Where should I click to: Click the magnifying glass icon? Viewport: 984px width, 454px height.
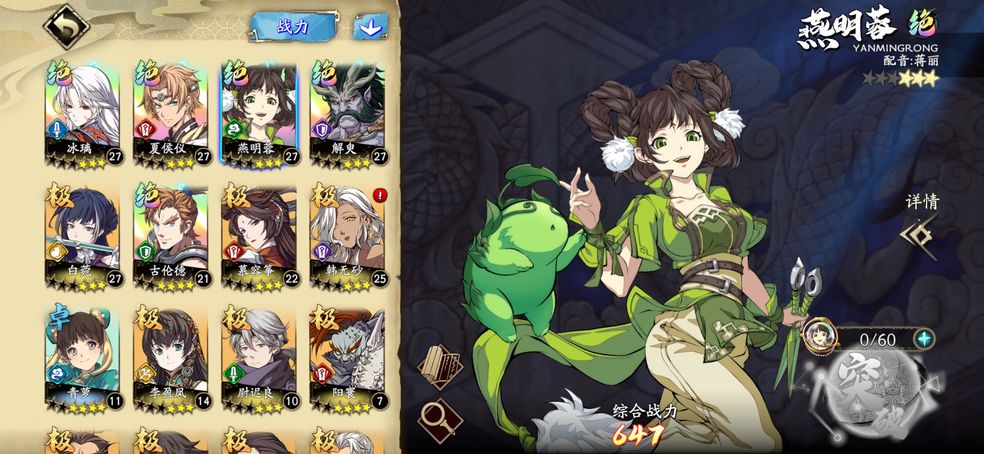tap(438, 418)
